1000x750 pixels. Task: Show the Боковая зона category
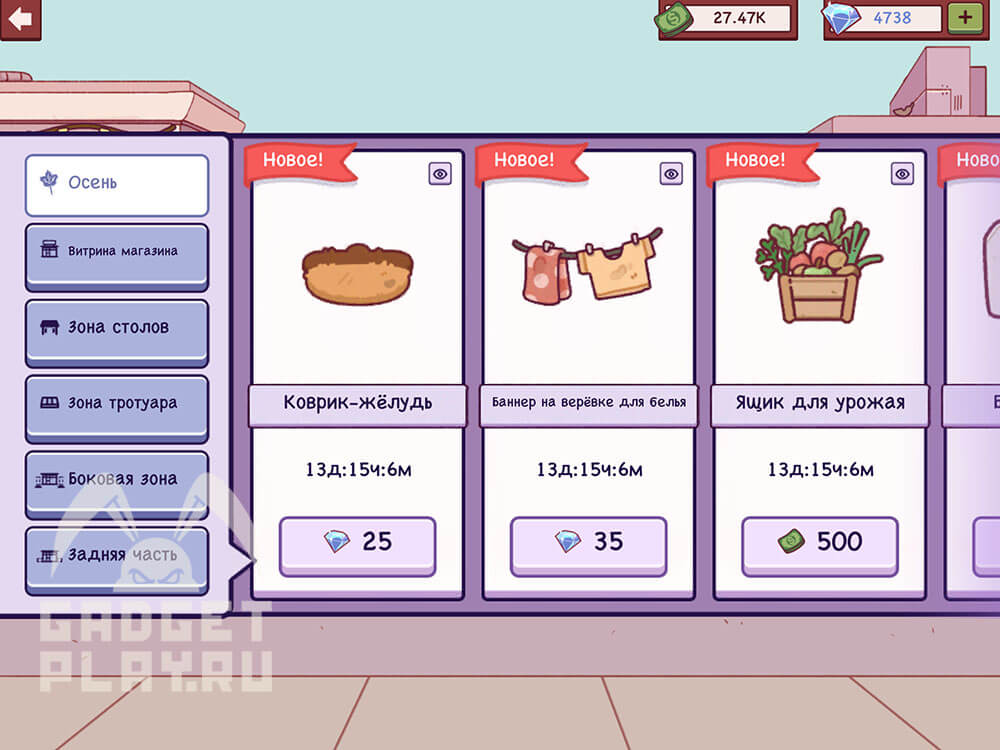coord(117,480)
